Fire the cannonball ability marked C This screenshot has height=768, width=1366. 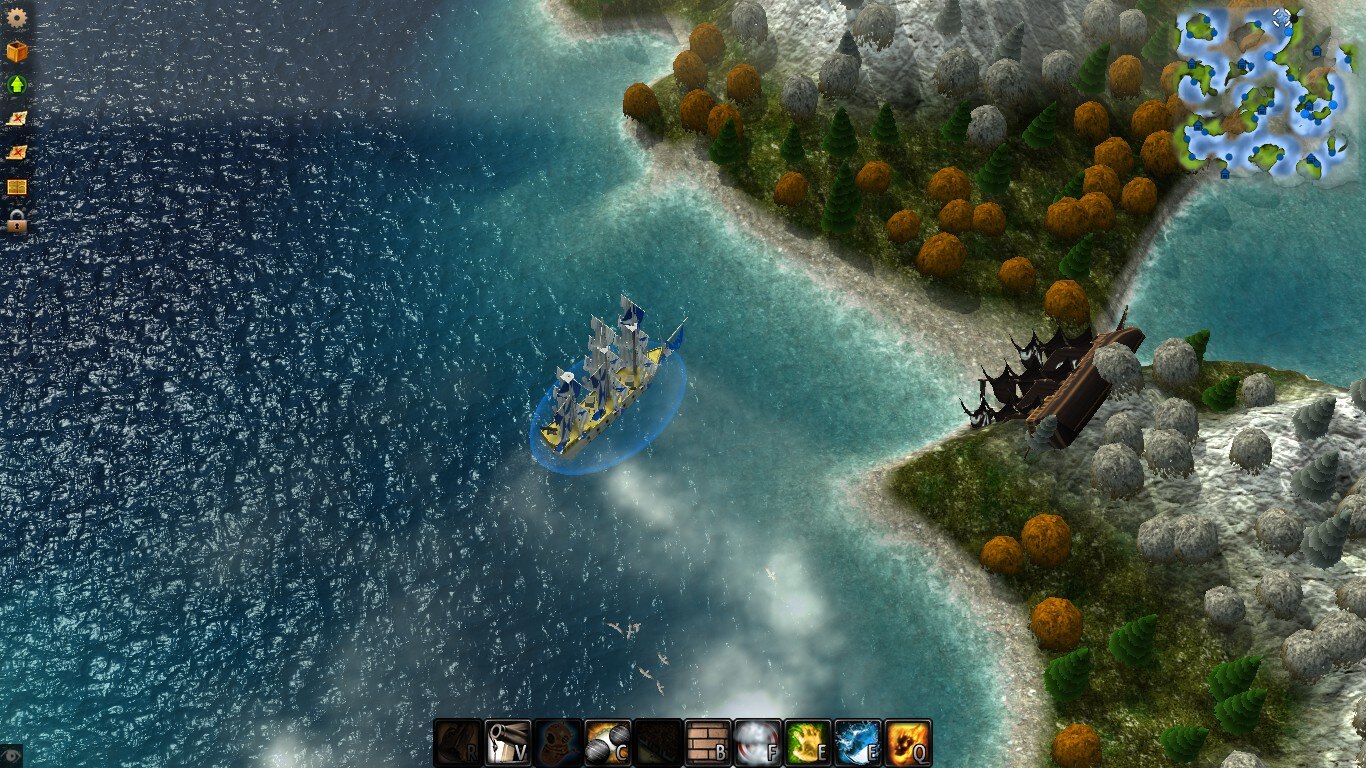pos(608,743)
